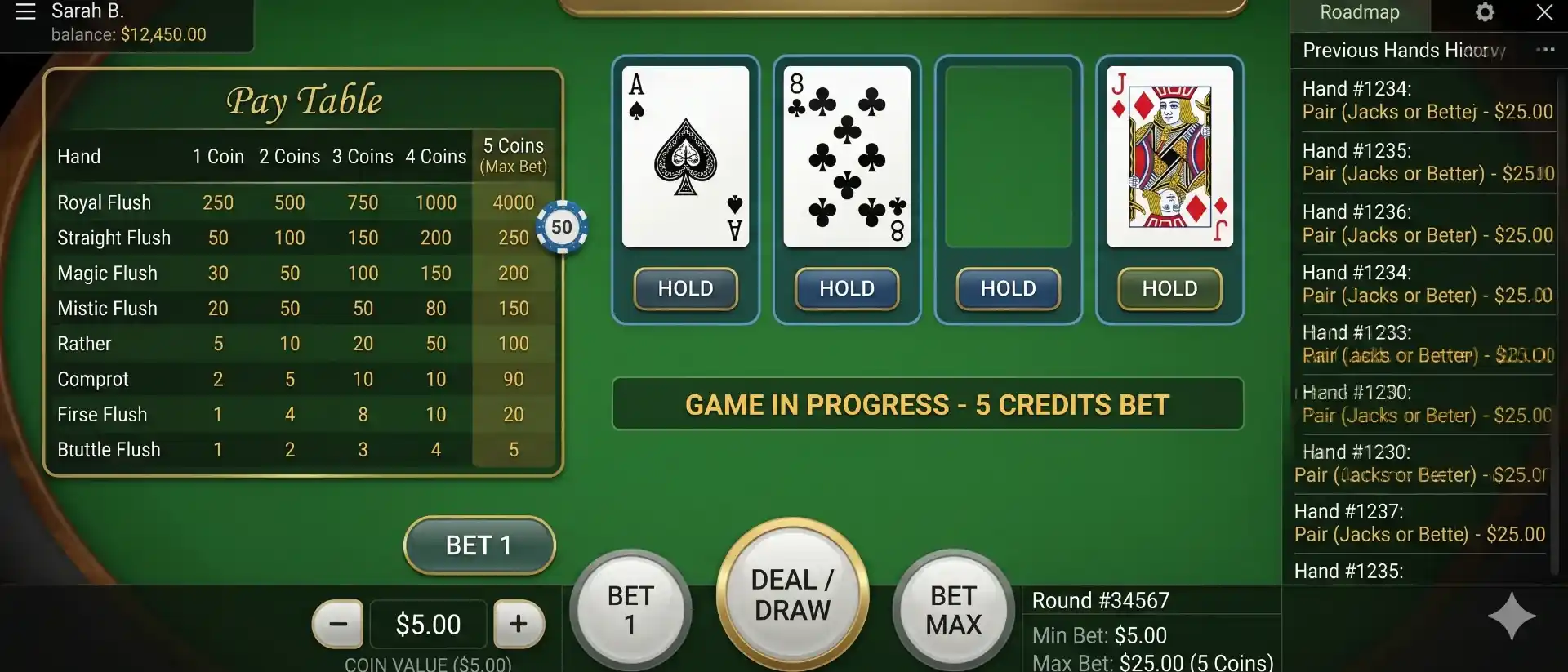This screenshot has height=672, width=1568.
Task: Click the 50 poker chip on the pay table
Action: click(x=562, y=227)
